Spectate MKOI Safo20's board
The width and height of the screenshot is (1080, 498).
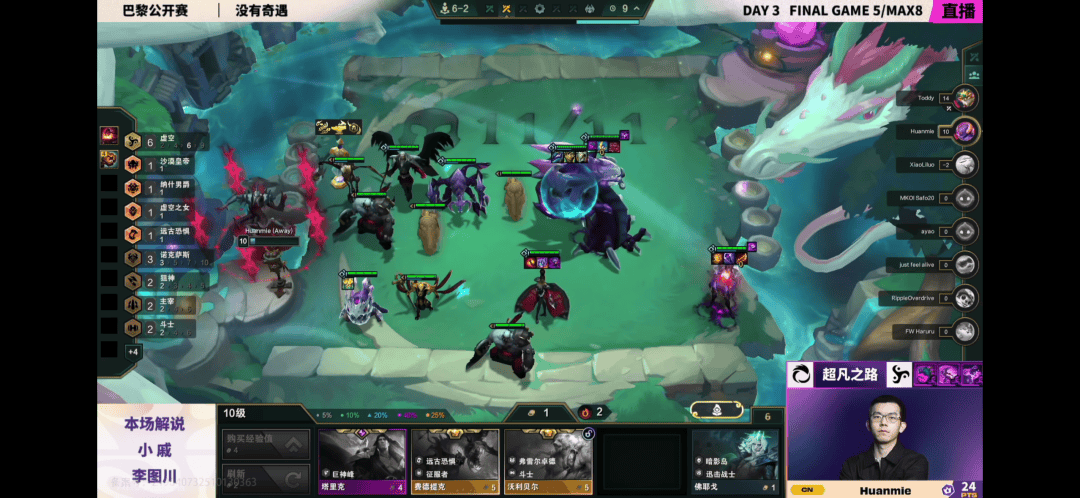click(965, 198)
